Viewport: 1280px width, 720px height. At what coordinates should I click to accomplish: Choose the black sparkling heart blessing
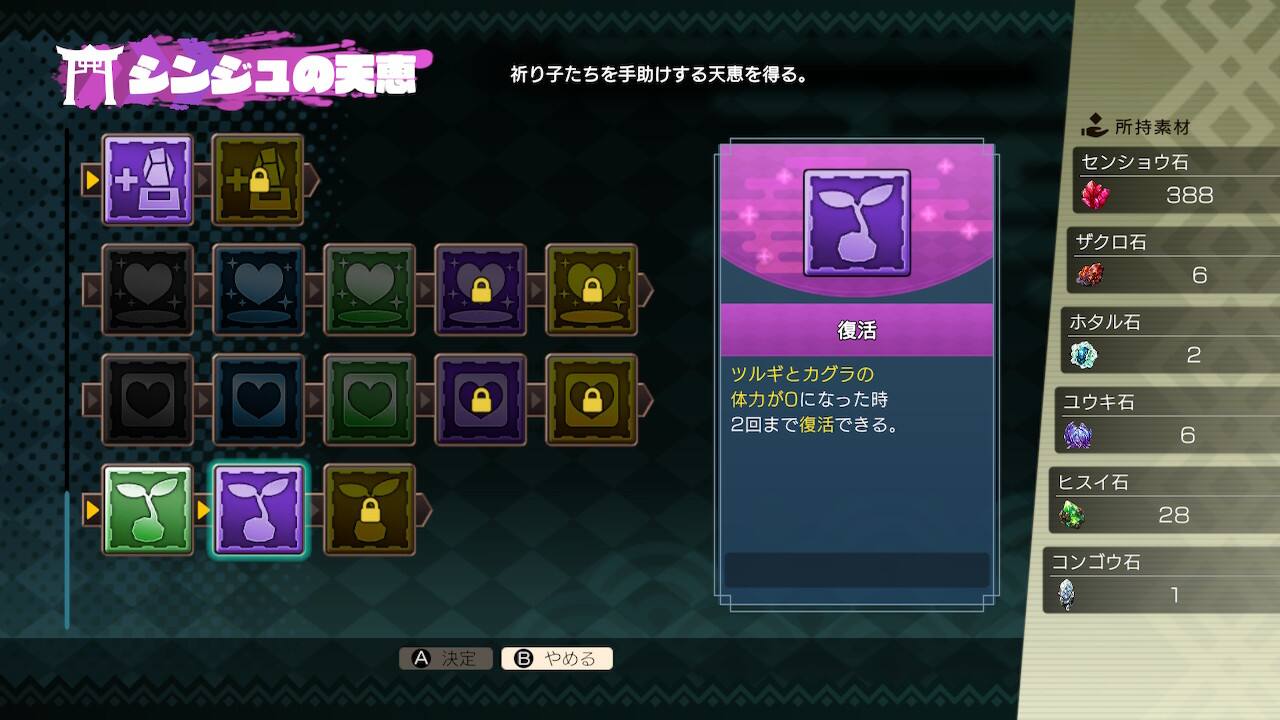(148, 290)
